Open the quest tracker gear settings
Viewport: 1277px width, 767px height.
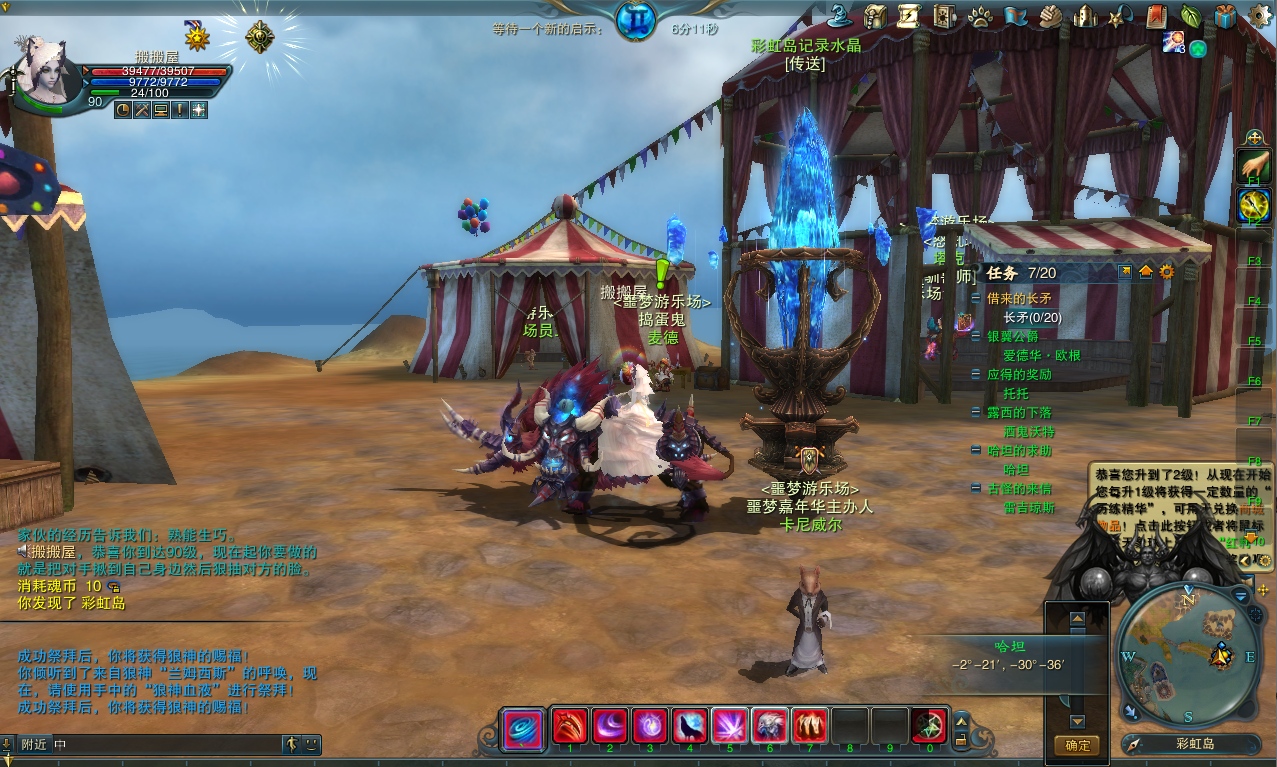[1166, 272]
